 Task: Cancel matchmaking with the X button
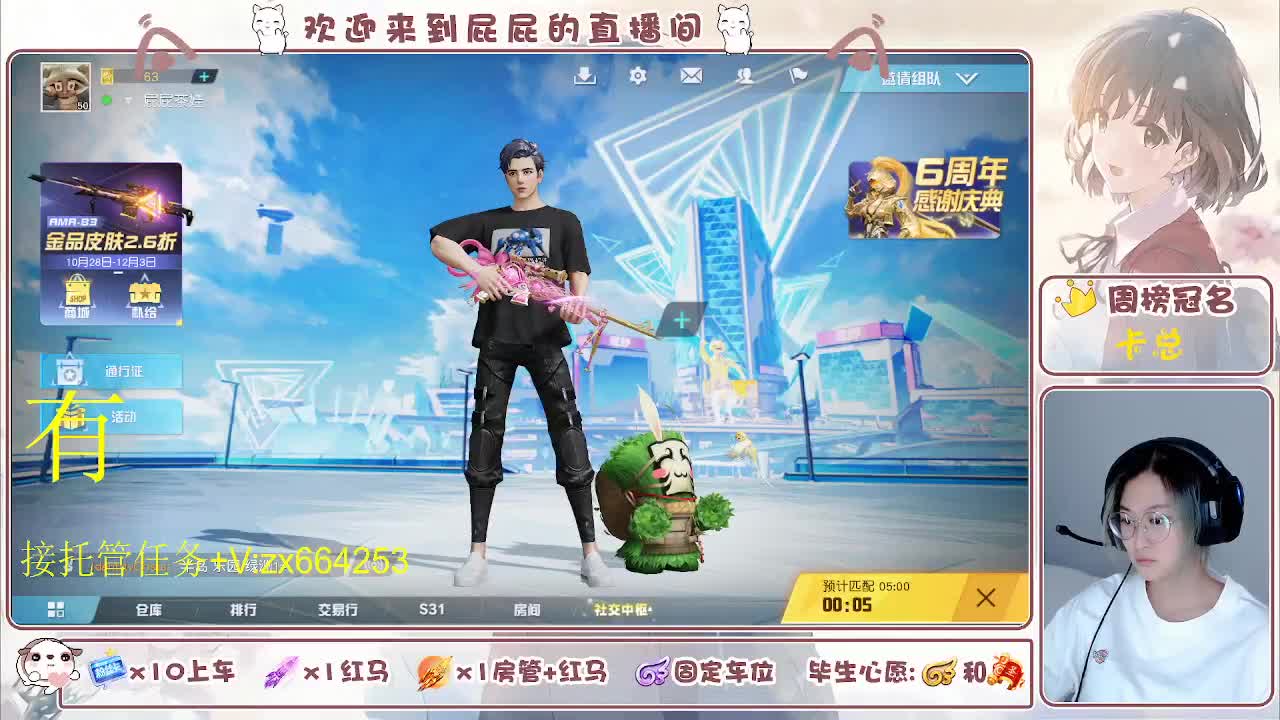(984, 597)
